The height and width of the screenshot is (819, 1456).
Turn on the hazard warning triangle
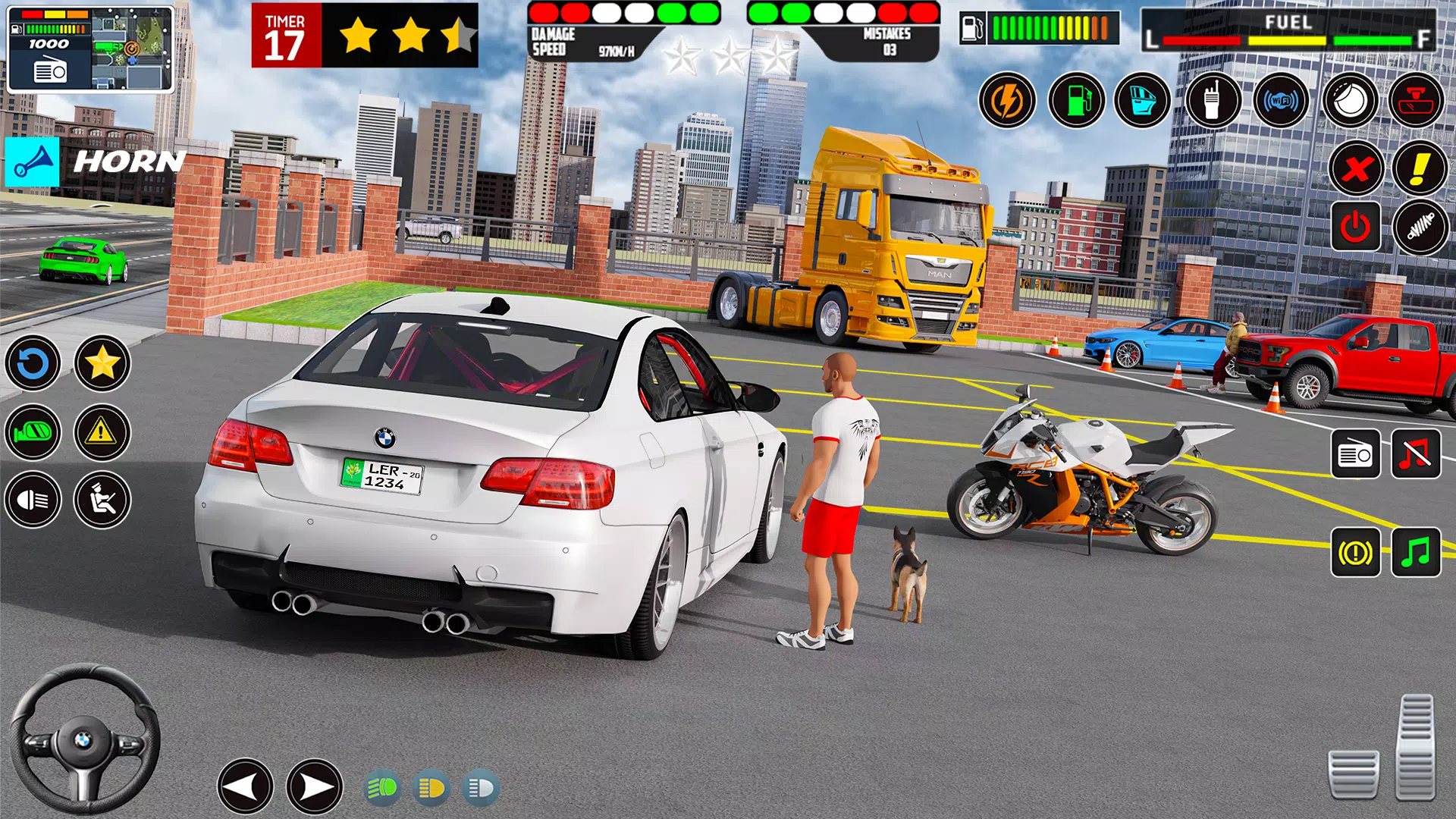[x=102, y=432]
